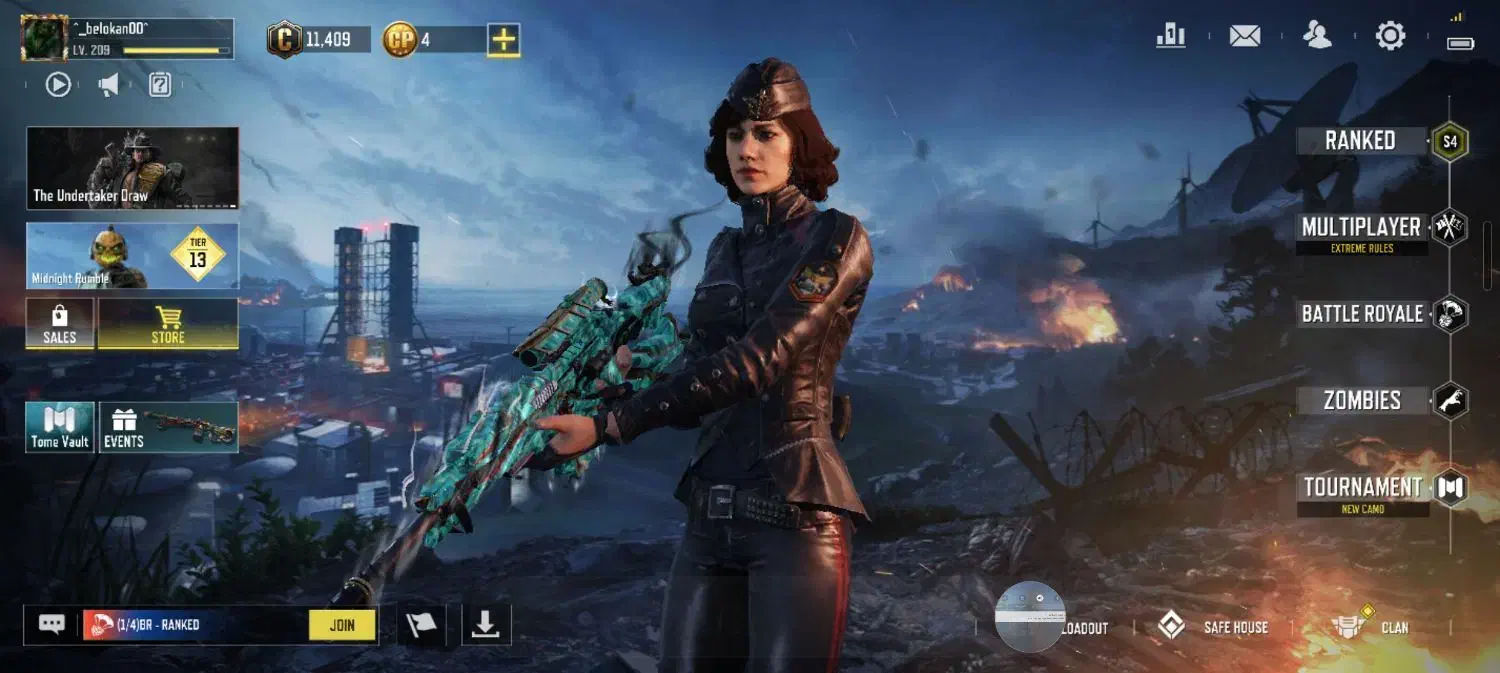Open the Safe House
Viewport: 1500px width, 673px height.
point(1213,627)
